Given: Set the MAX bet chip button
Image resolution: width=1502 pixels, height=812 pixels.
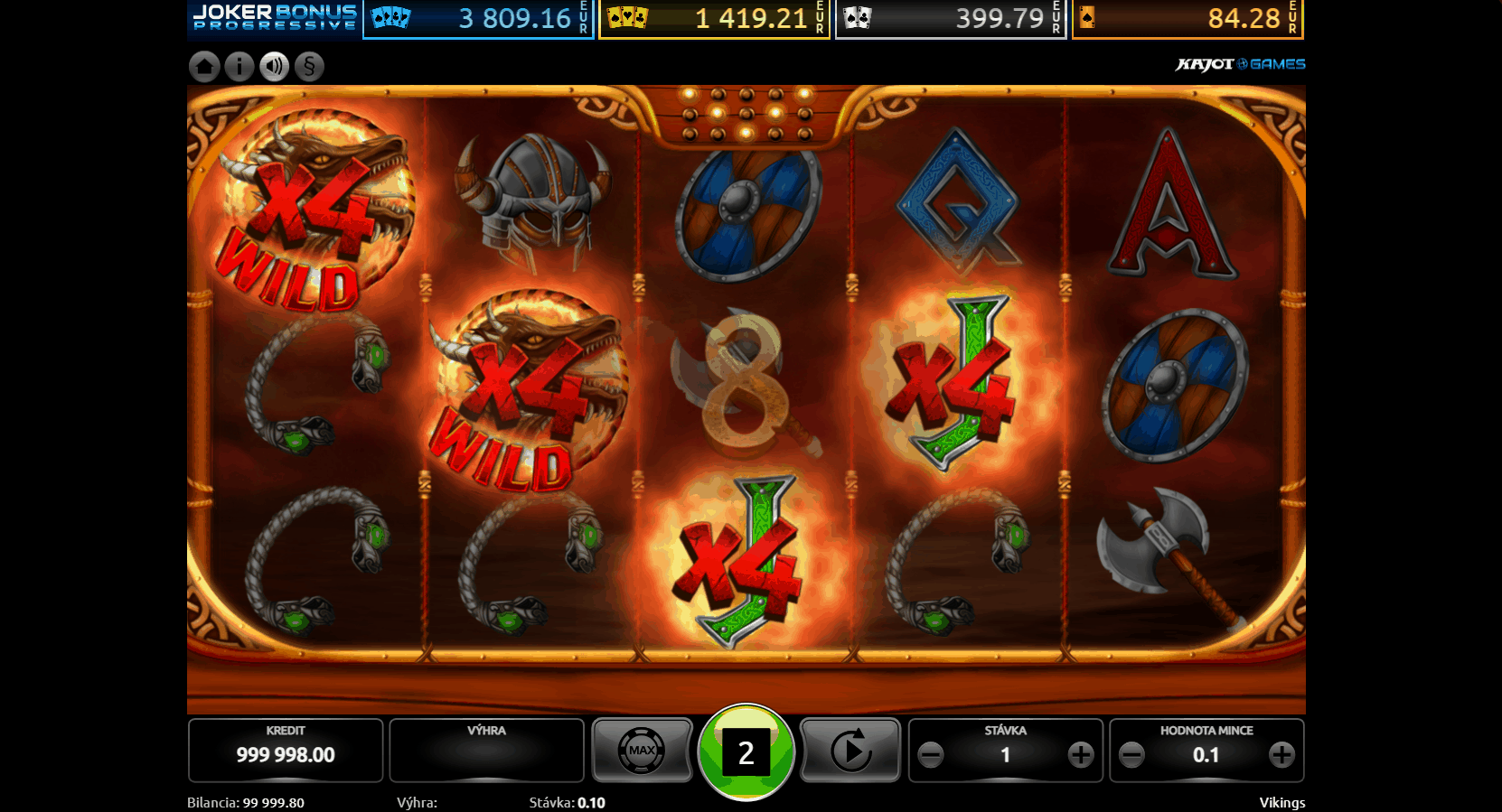Looking at the screenshot, I should [642, 751].
